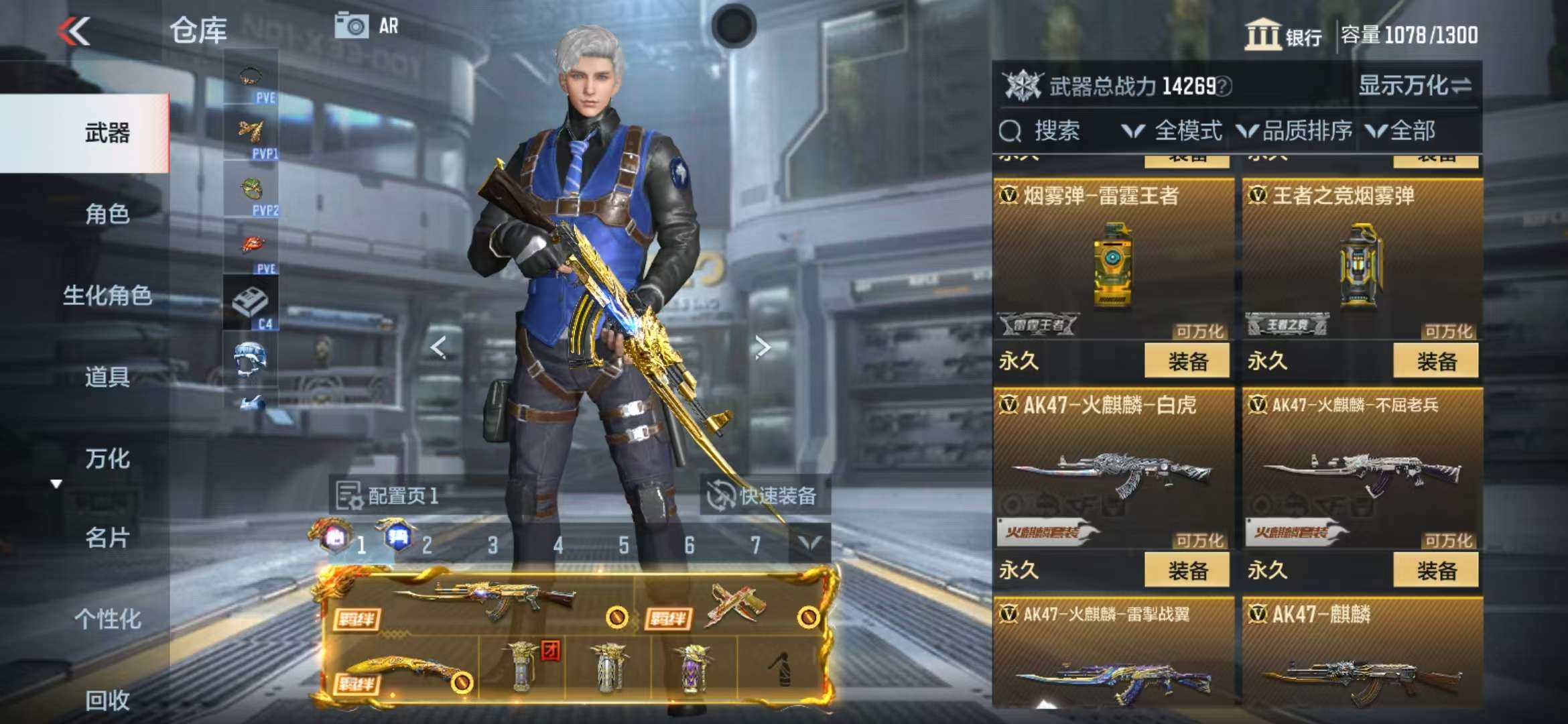This screenshot has height=724, width=1568.
Task: Equip the 烟雾弹-雷霆王者 smoke grenade
Action: [x=1186, y=361]
